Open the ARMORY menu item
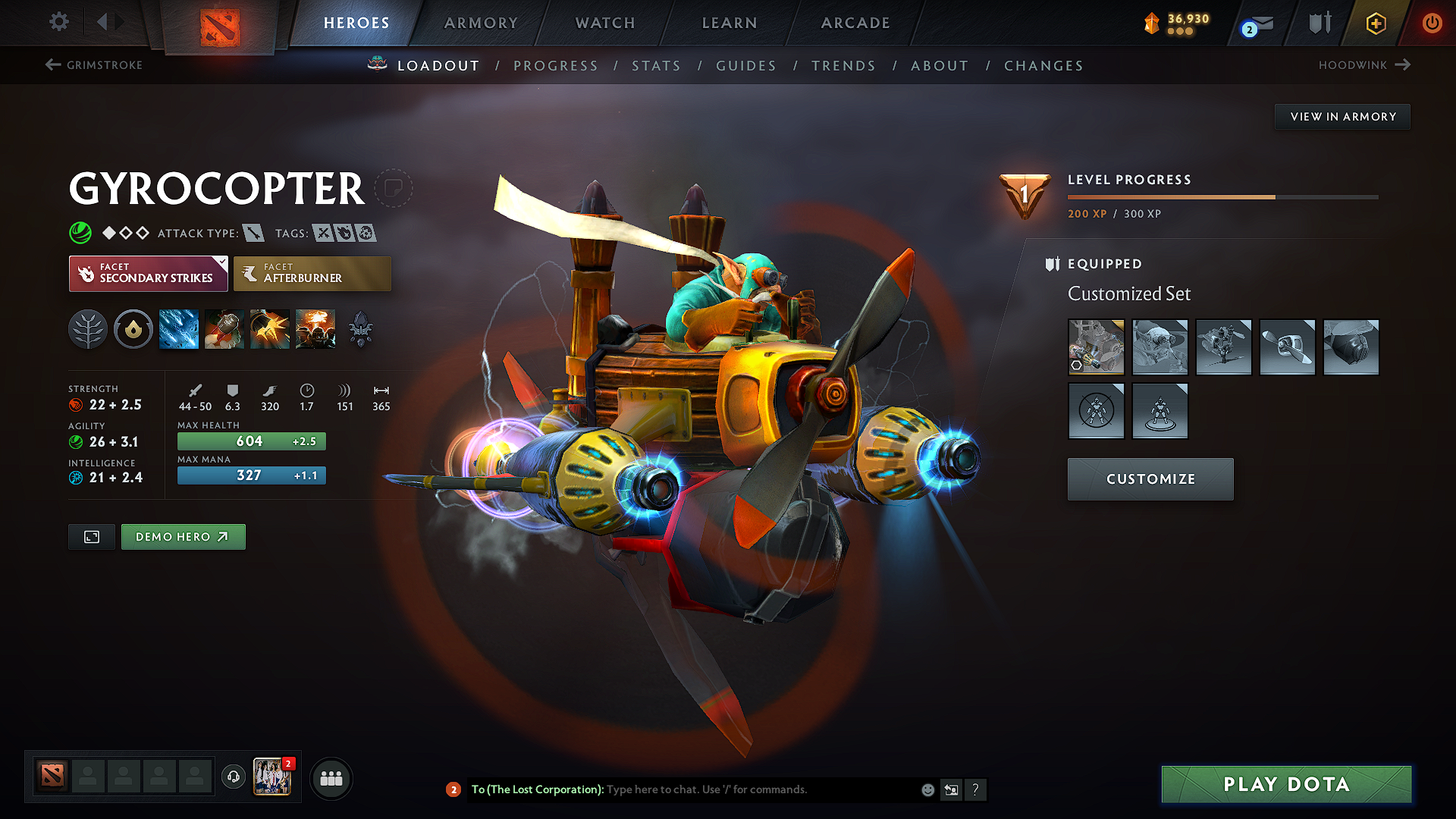This screenshot has height=819, width=1456. (480, 23)
